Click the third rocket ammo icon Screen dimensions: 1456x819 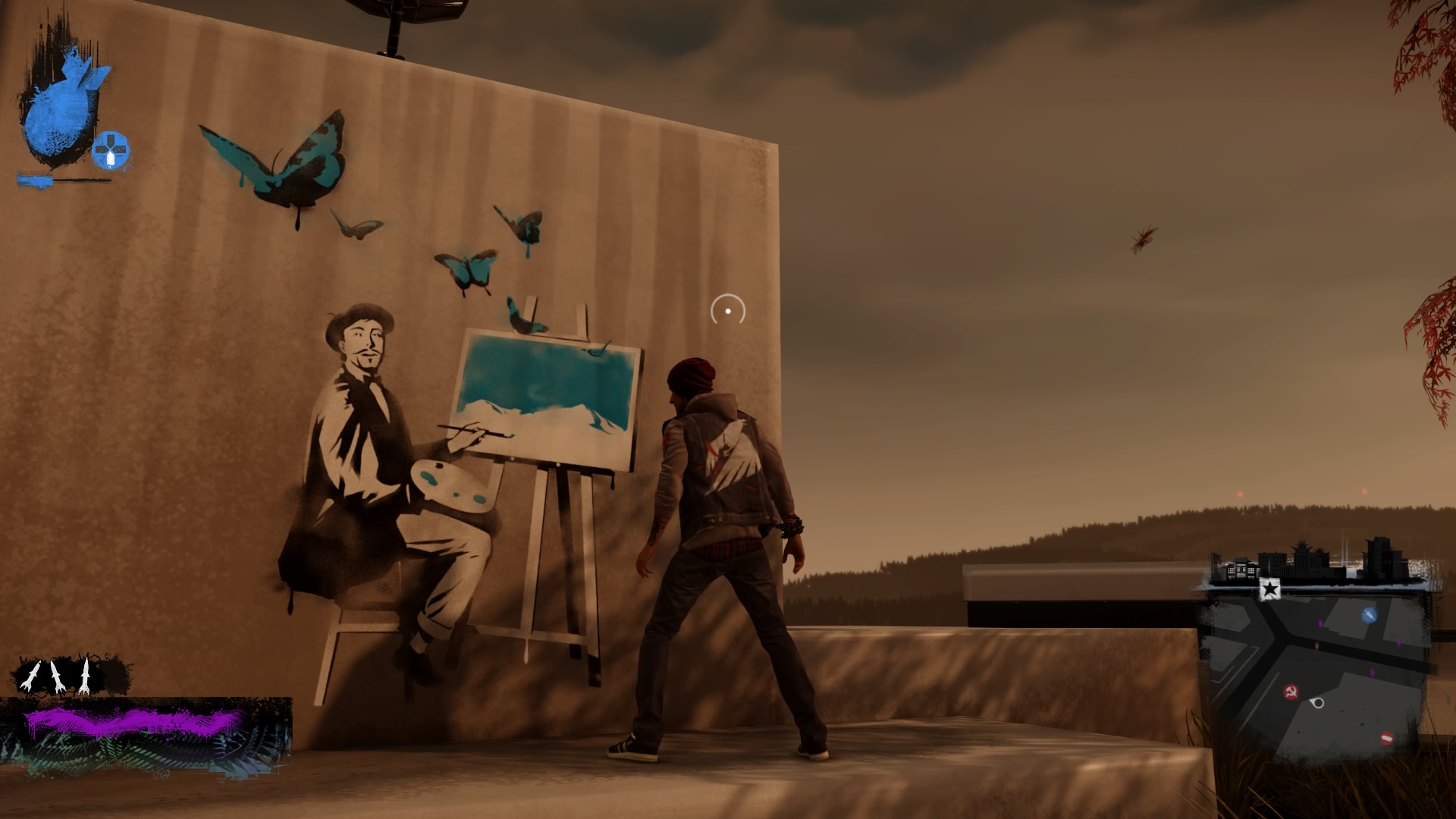(x=85, y=676)
